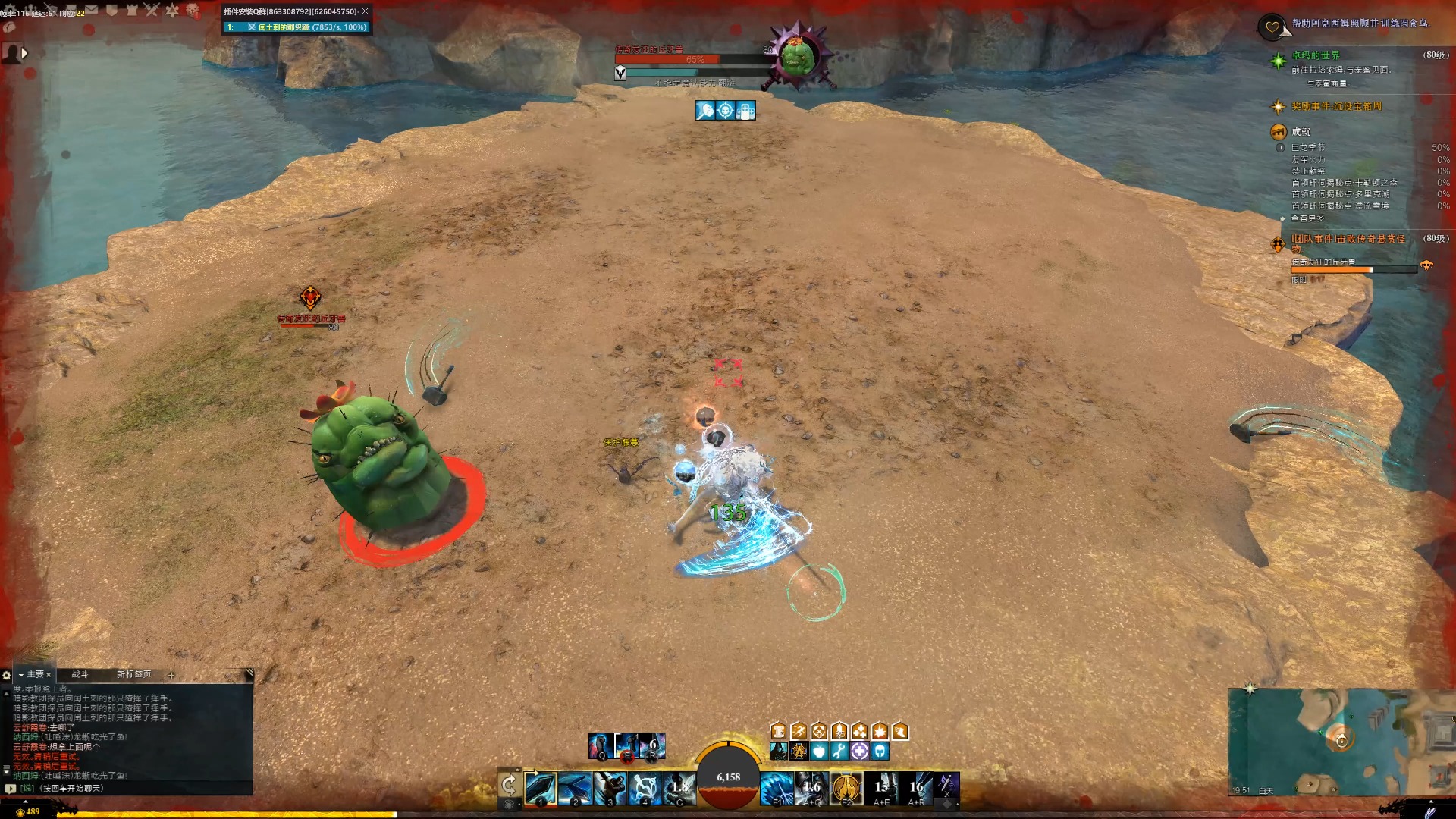
Task: Open chat settings gear icon
Action: (7, 675)
